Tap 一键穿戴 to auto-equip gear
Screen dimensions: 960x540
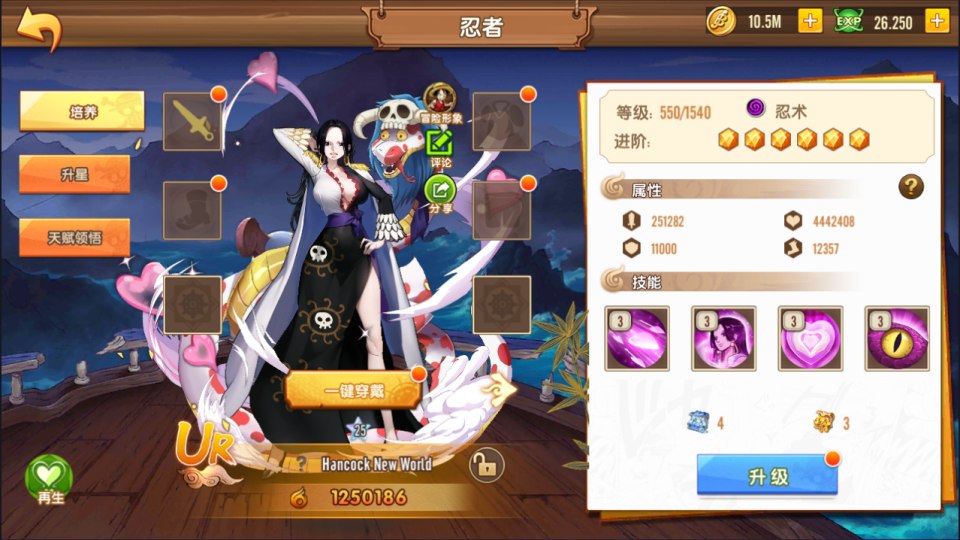[352, 390]
